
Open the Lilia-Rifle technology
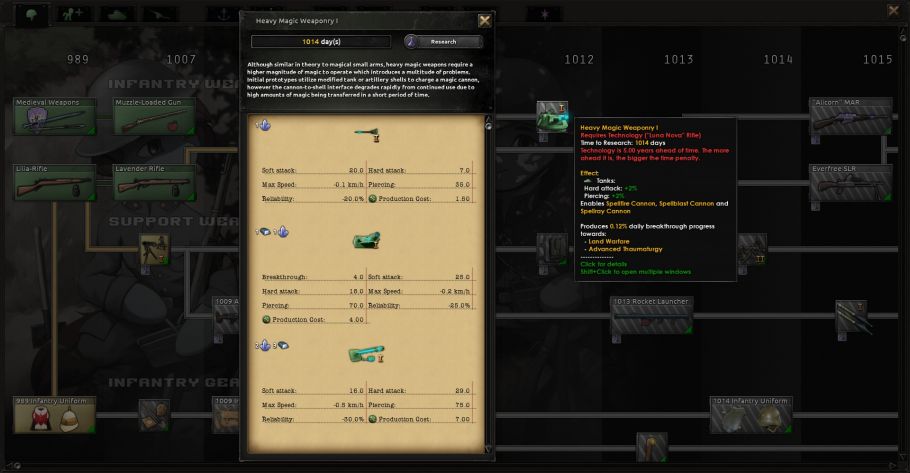pyautogui.click(x=55, y=182)
